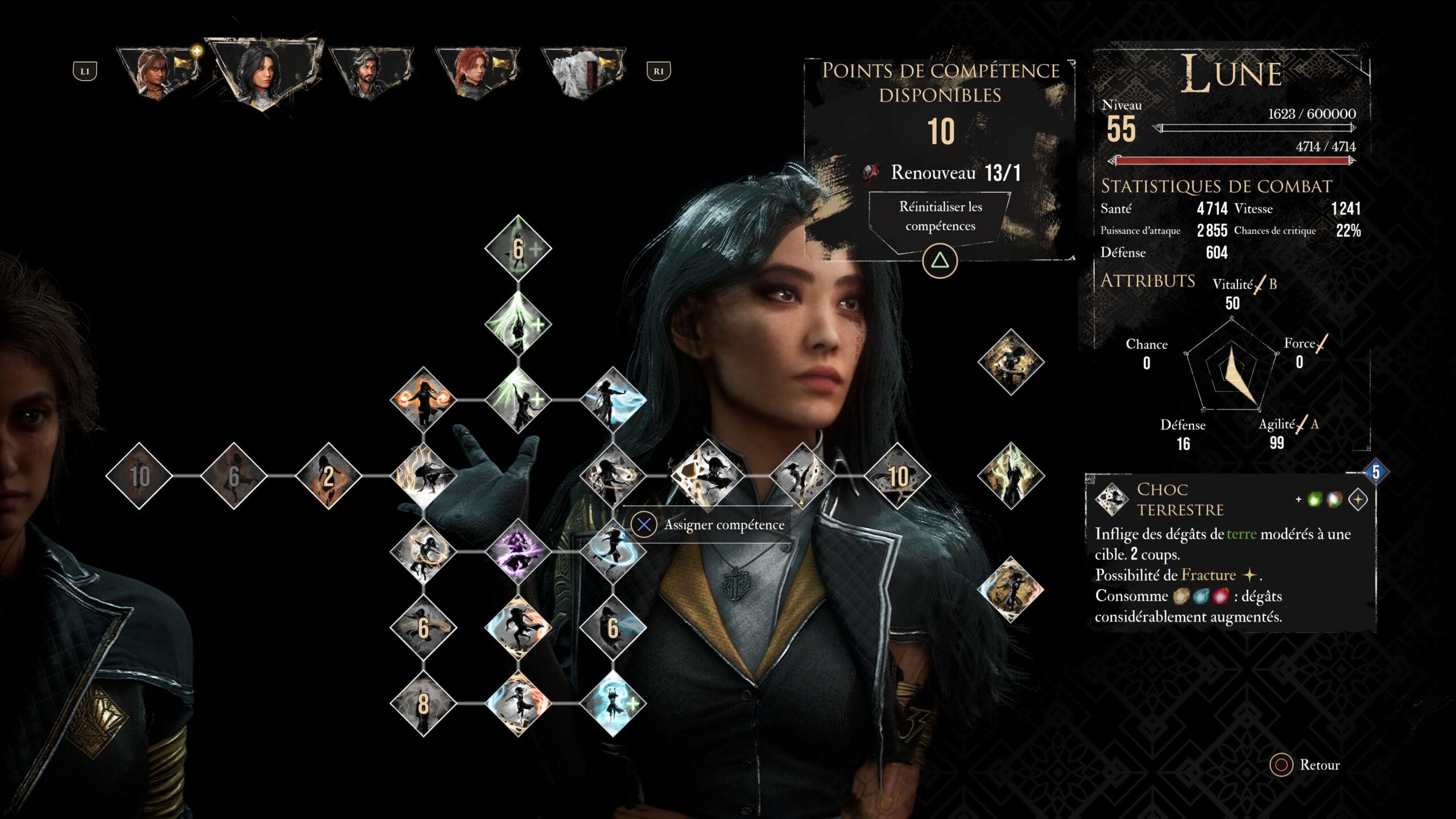This screenshot has height=819, width=1456.
Task: Open the green-glowing equipped skill slot
Action: [1011, 475]
